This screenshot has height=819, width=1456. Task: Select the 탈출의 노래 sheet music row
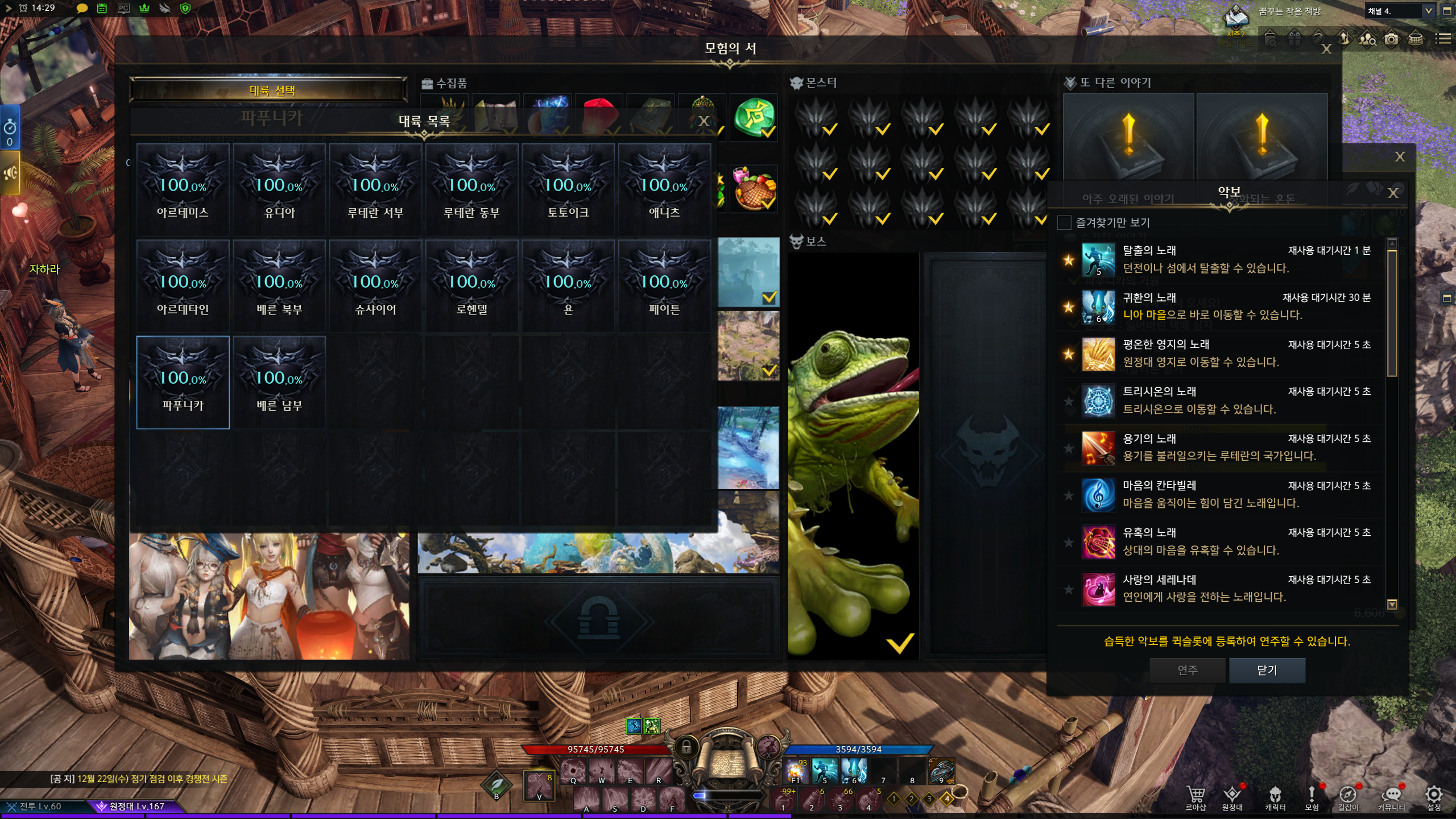pyautogui.click(x=1223, y=259)
